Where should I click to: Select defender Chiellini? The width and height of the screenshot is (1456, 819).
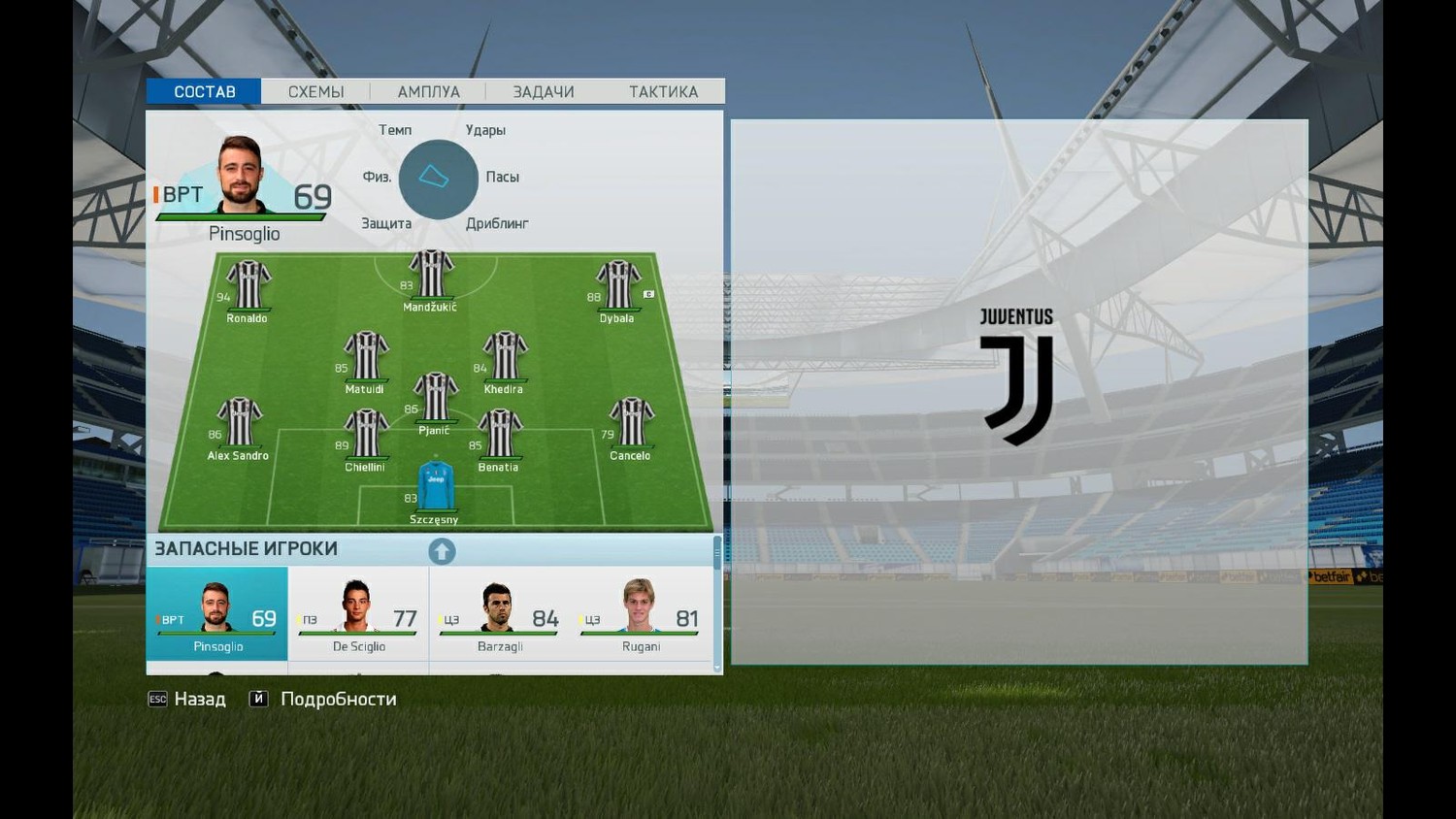point(366,434)
